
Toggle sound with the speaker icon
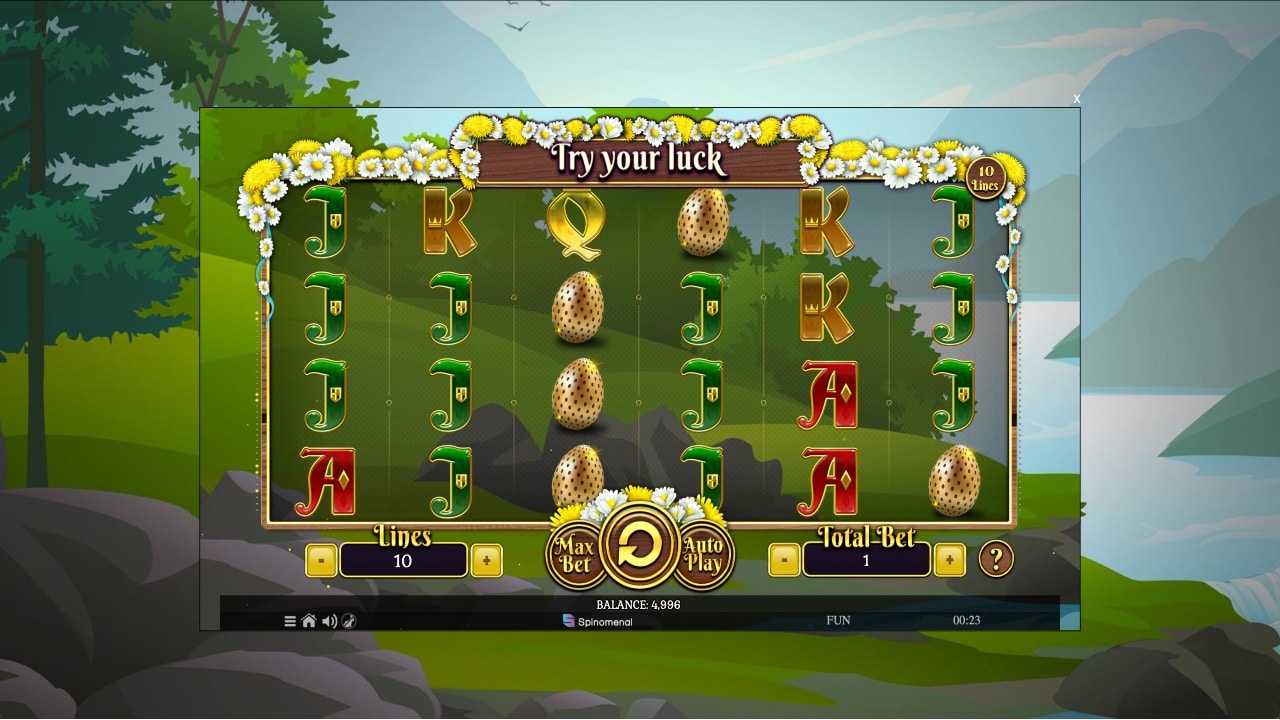point(329,621)
